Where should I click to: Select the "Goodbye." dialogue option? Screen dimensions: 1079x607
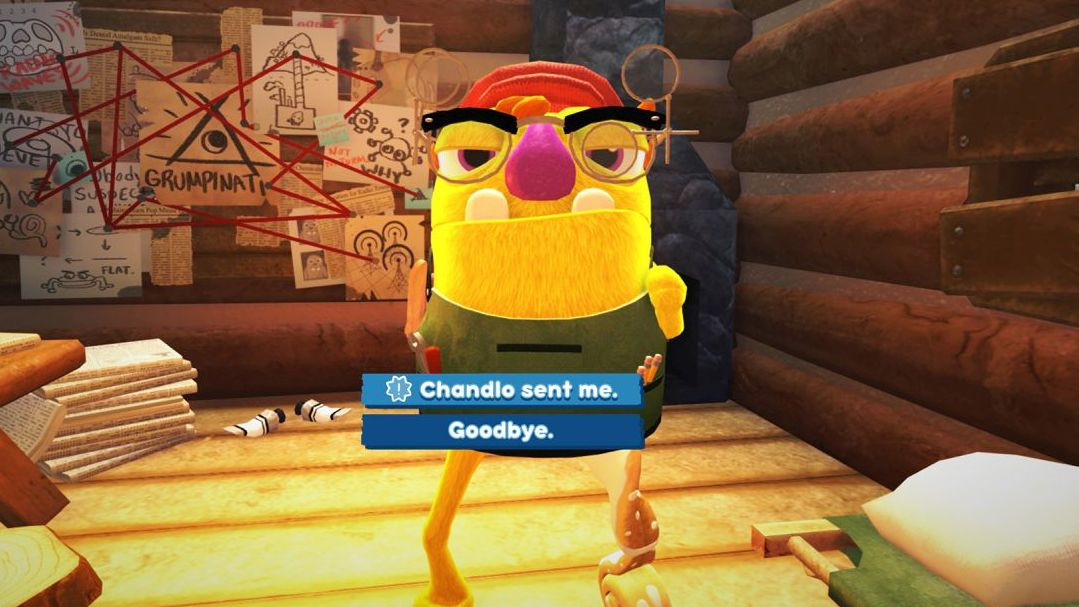(x=501, y=431)
